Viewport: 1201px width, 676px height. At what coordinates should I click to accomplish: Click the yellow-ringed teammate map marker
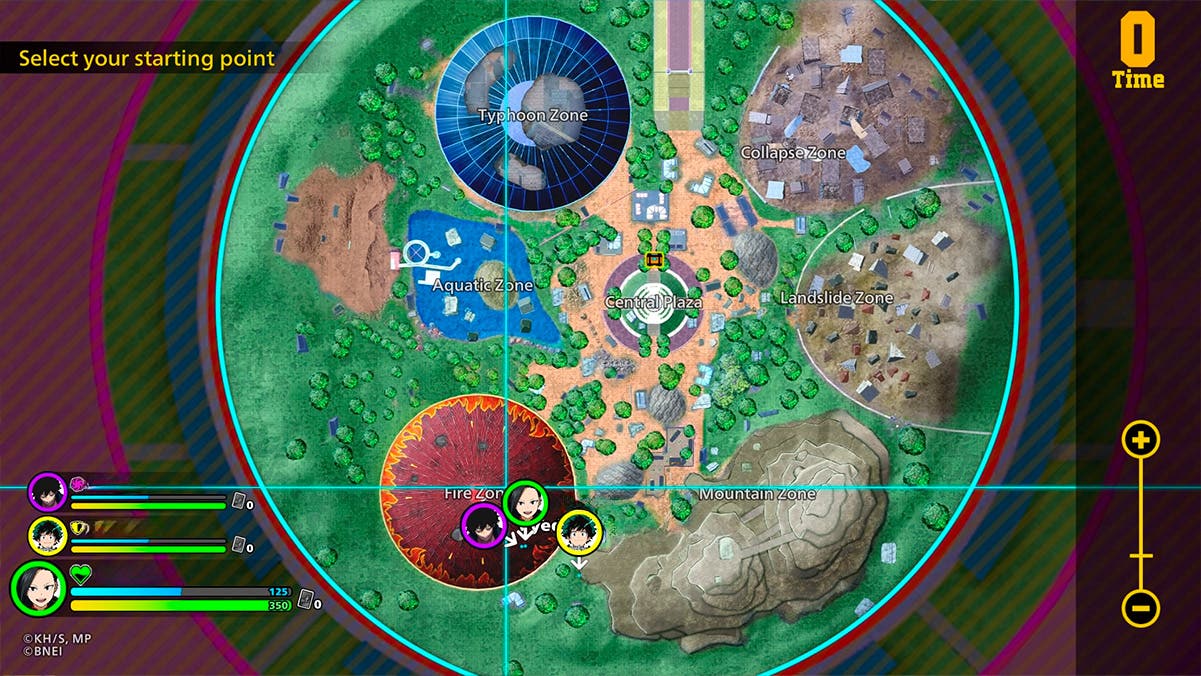tap(578, 532)
